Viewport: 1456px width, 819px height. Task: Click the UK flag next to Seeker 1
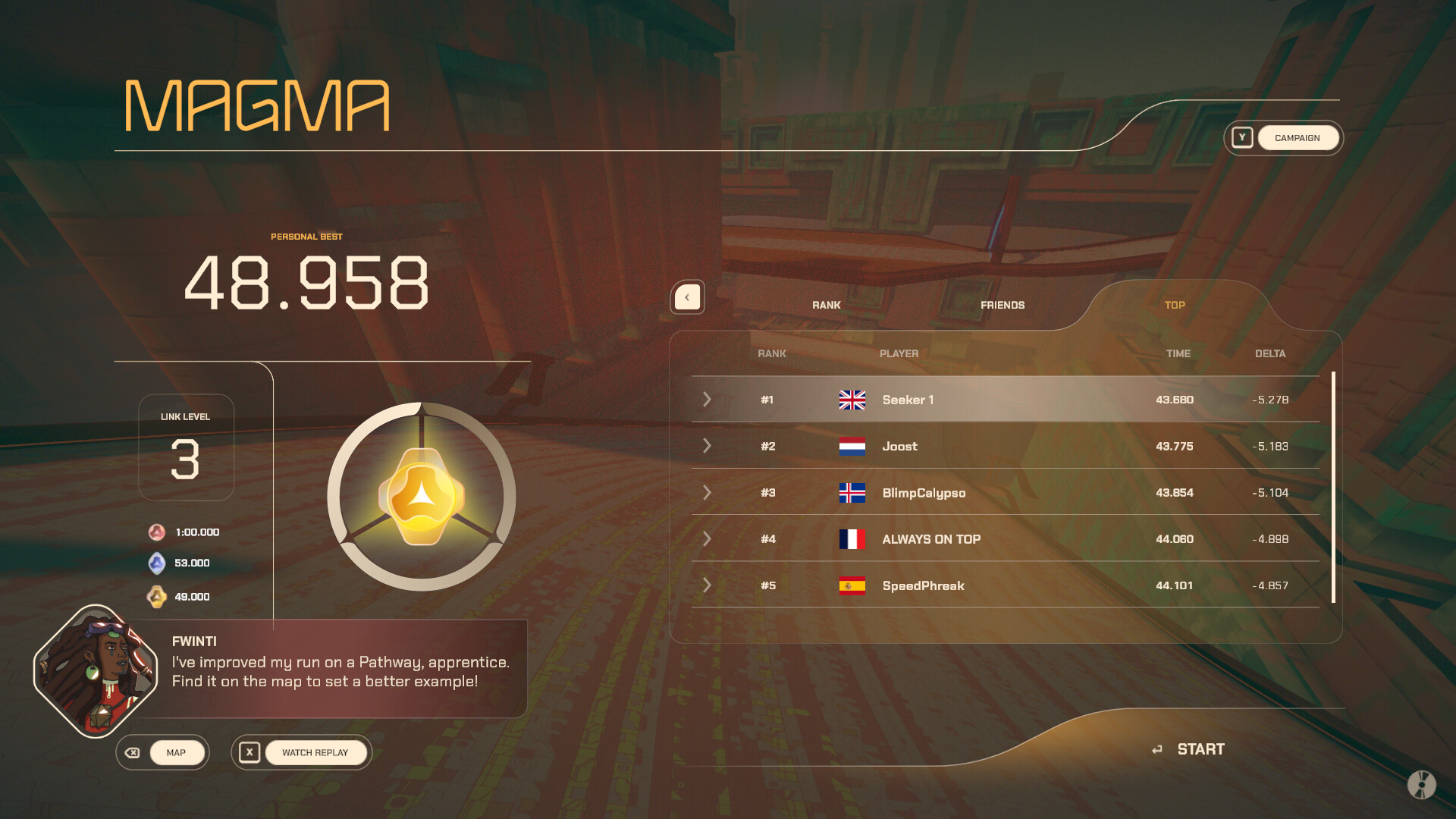point(852,400)
